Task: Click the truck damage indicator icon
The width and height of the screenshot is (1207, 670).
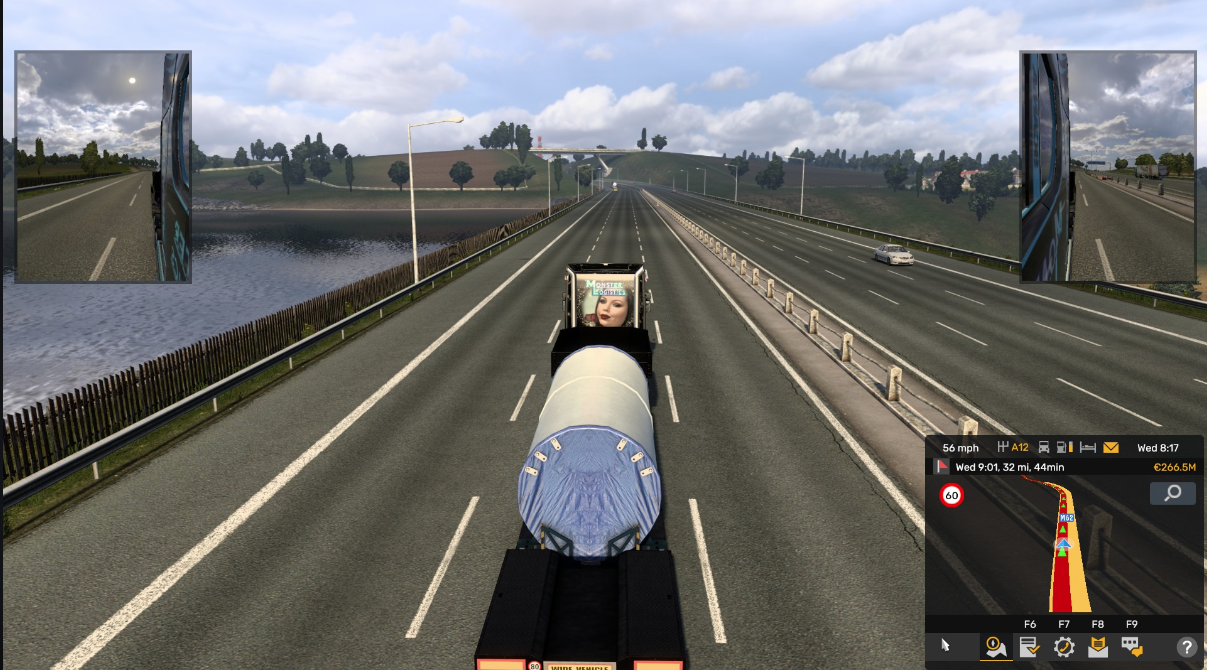Action: [x=1044, y=448]
